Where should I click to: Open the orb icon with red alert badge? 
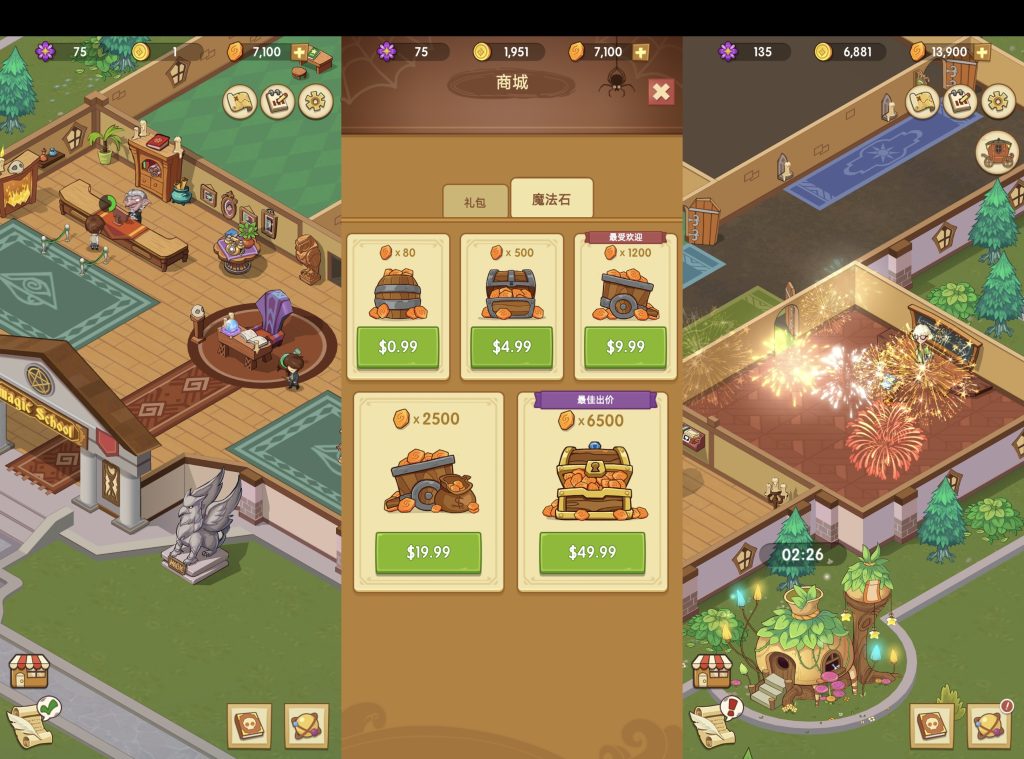pyautogui.click(x=988, y=725)
